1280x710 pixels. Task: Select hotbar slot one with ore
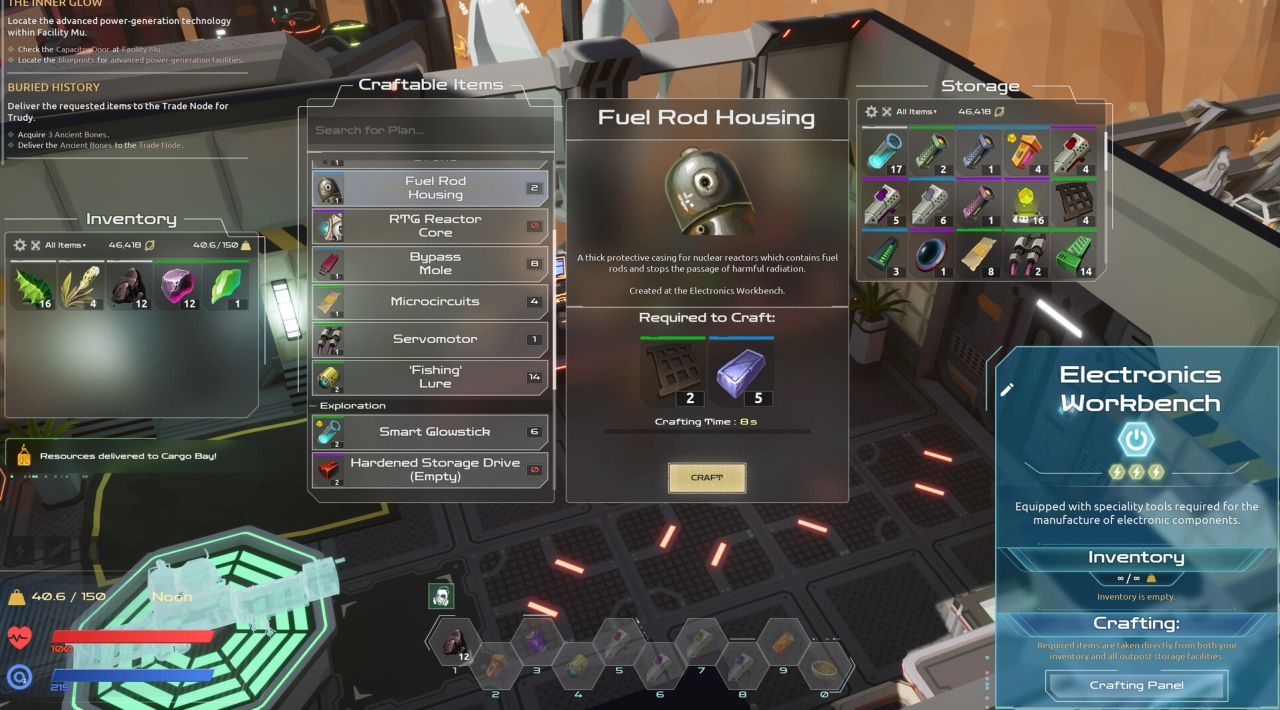click(455, 642)
